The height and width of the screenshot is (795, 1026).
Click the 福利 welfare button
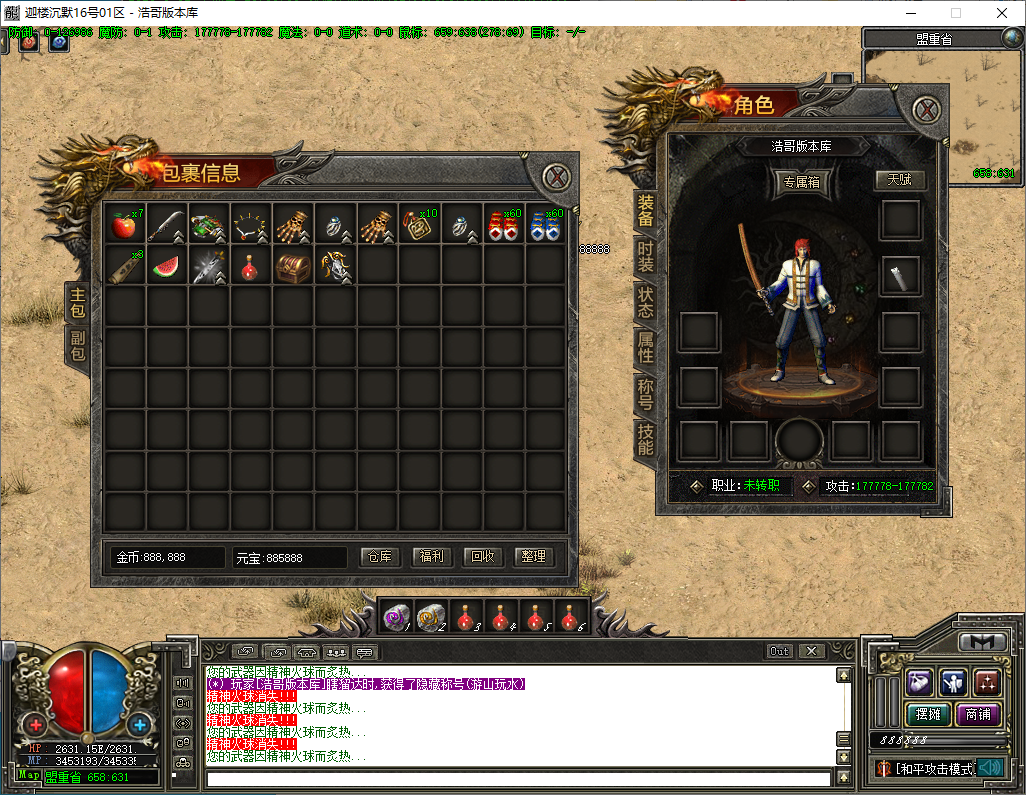[x=431, y=556]
